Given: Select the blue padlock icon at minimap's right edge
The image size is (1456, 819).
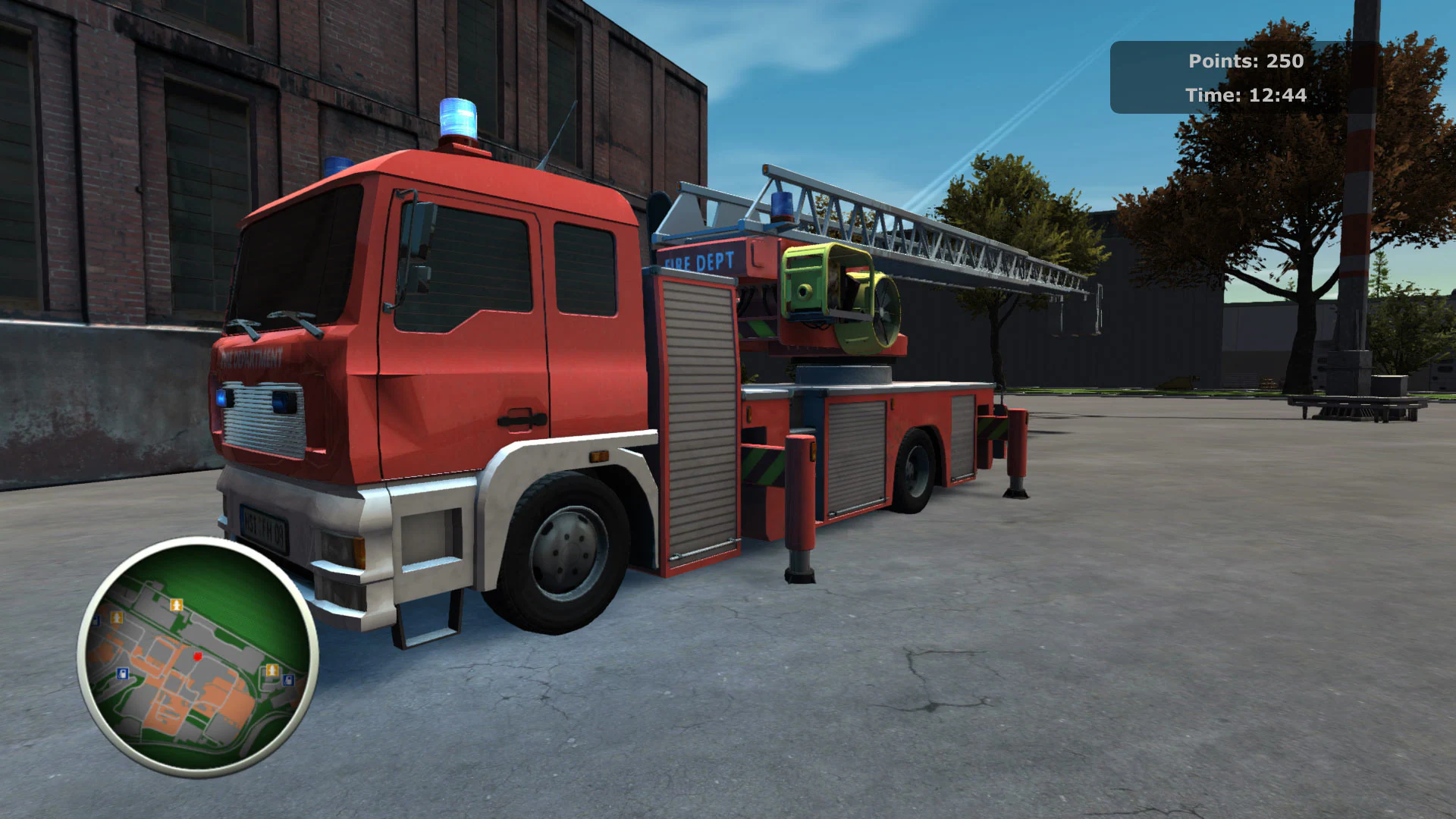Looking at the screenshot, I should [x=288, y=679].
